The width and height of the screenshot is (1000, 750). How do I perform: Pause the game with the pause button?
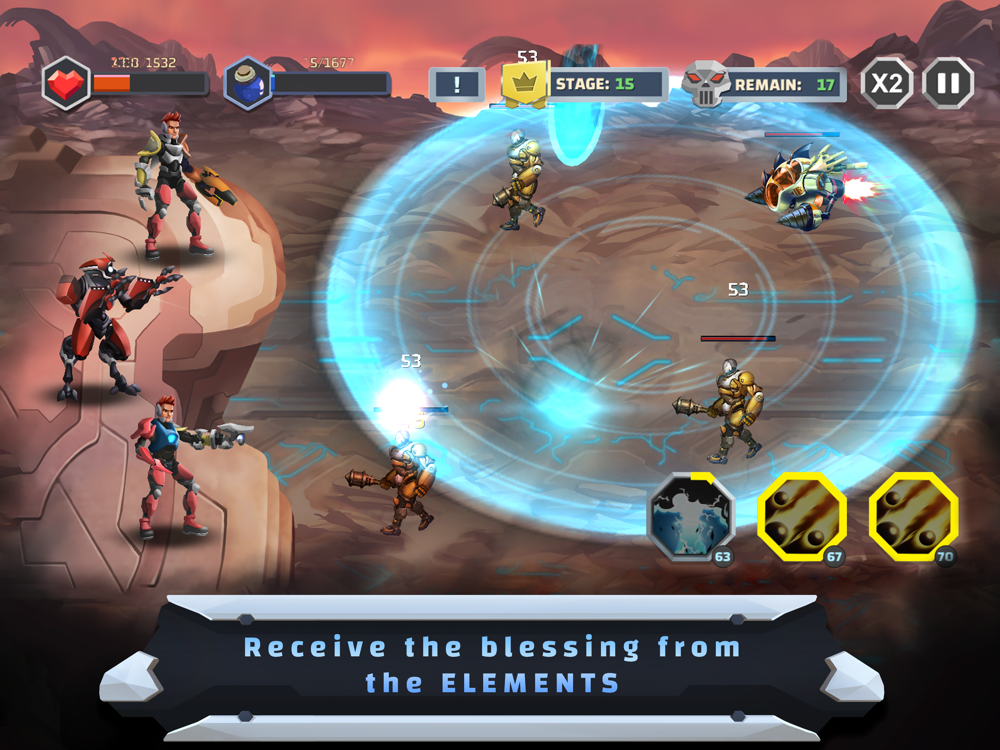pos(947,83)
